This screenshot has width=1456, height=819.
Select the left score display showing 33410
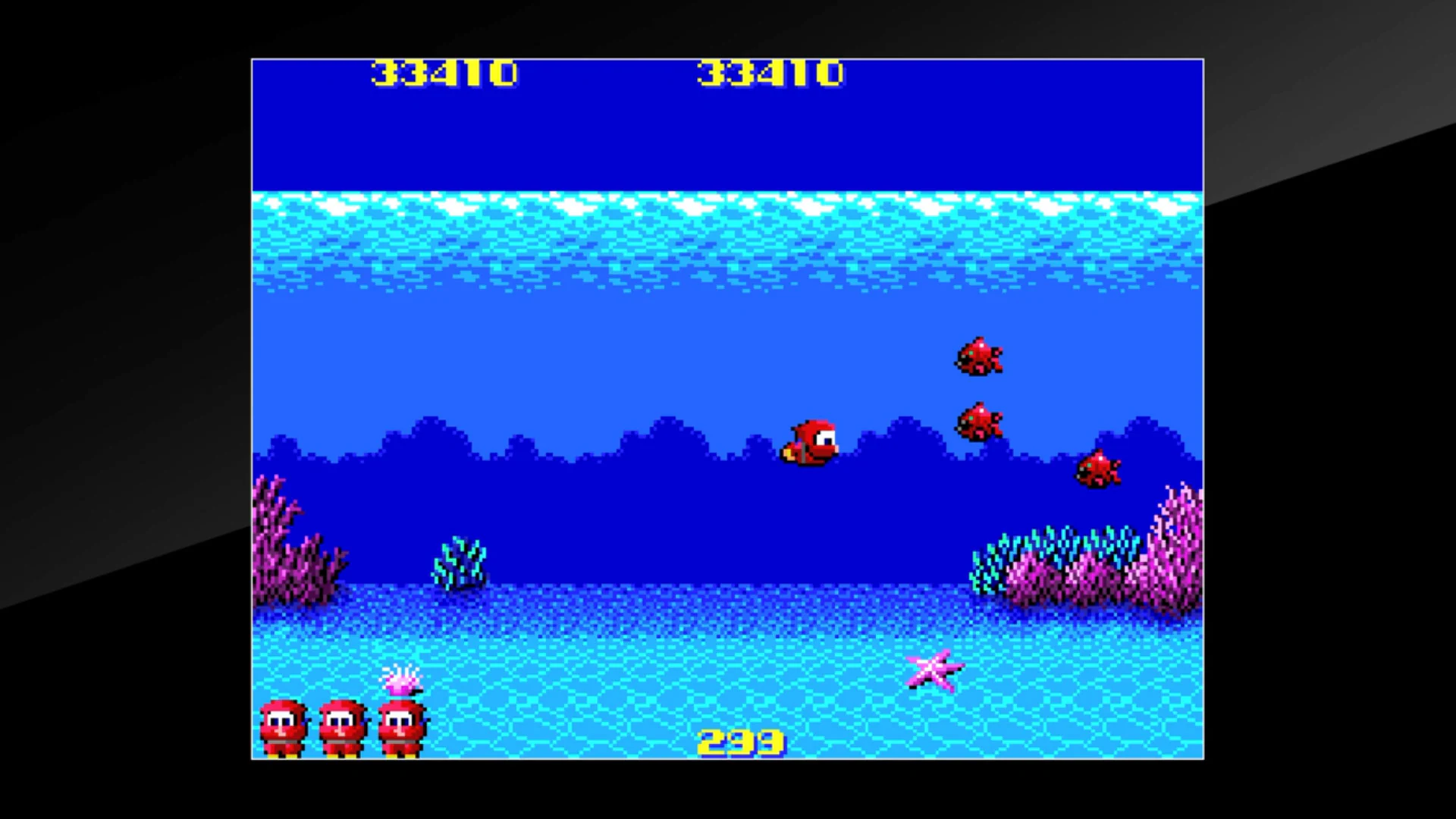[444, 74]
